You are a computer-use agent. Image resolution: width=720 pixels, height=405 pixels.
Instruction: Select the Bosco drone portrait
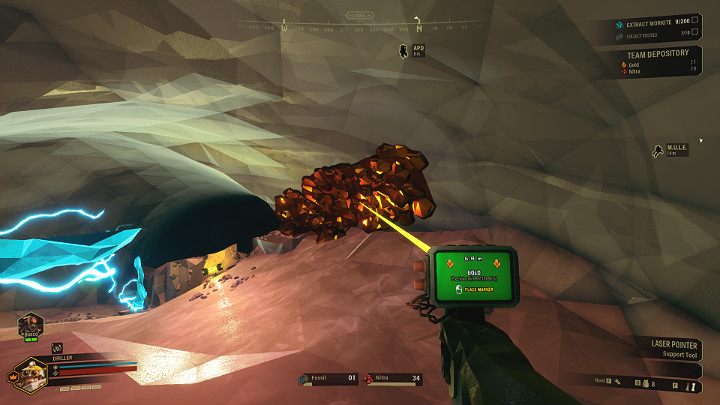[29, 326]
